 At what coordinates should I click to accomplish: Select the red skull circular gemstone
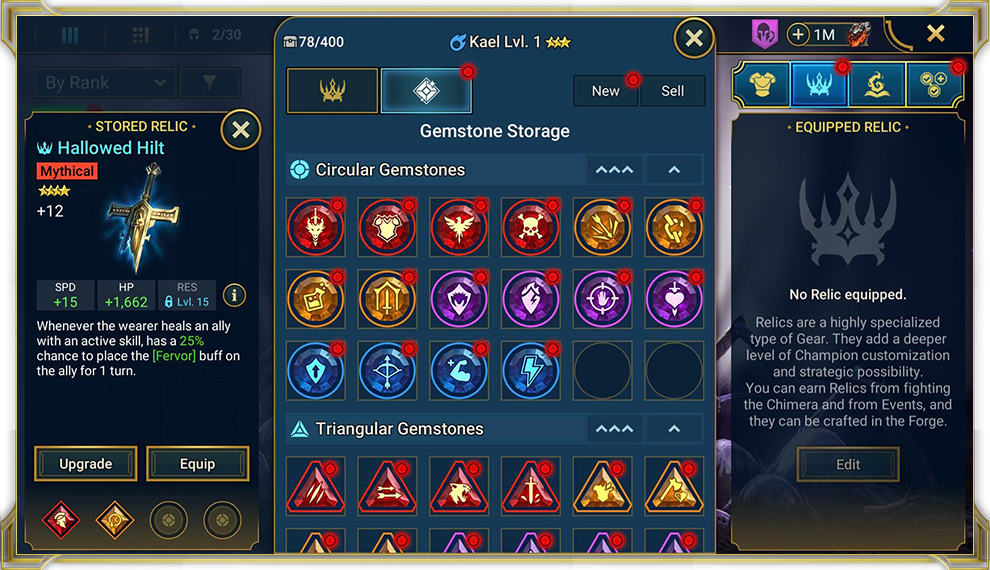(531, 227)
